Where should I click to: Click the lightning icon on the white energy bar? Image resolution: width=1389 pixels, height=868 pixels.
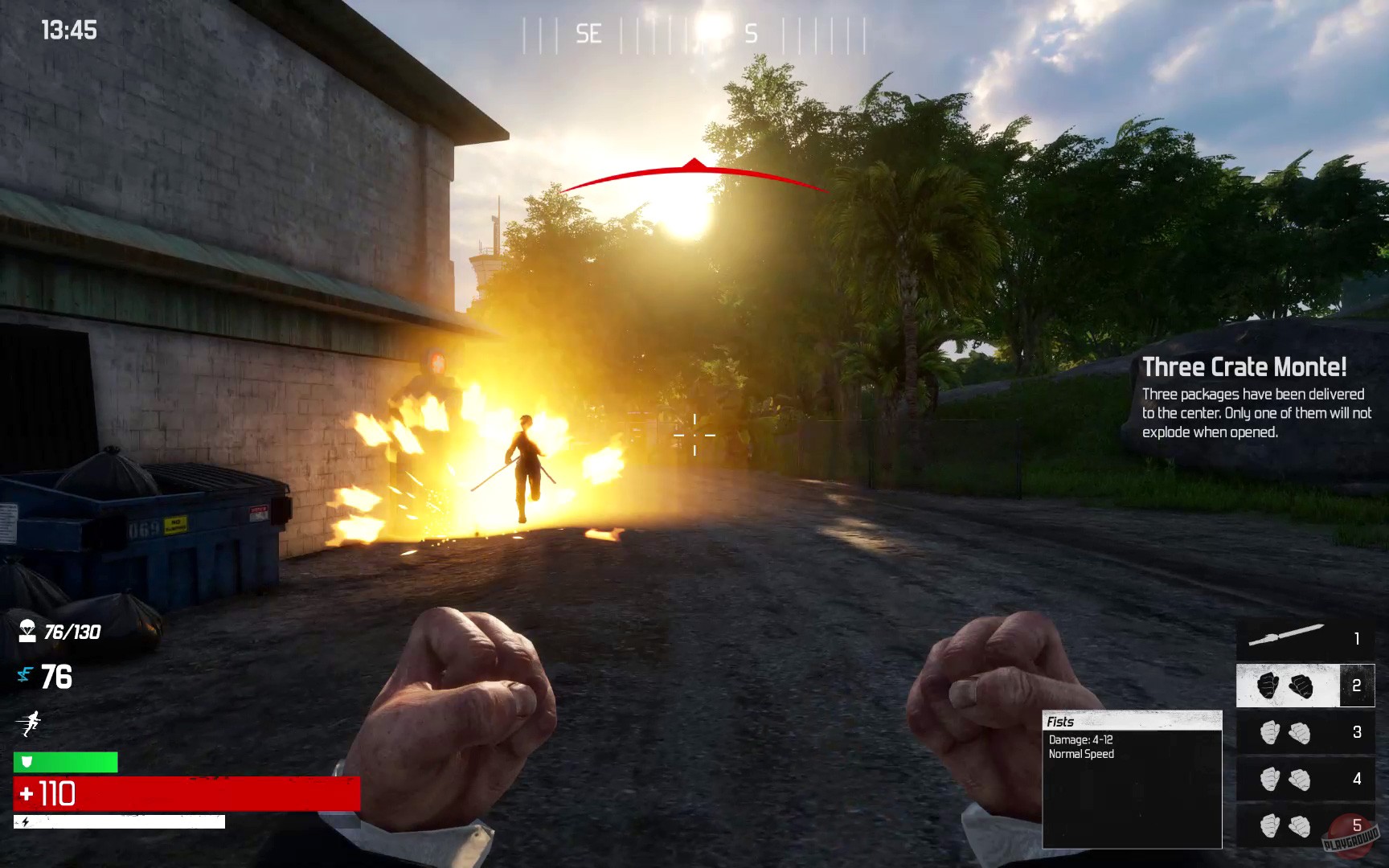click(x=27, y=823)
